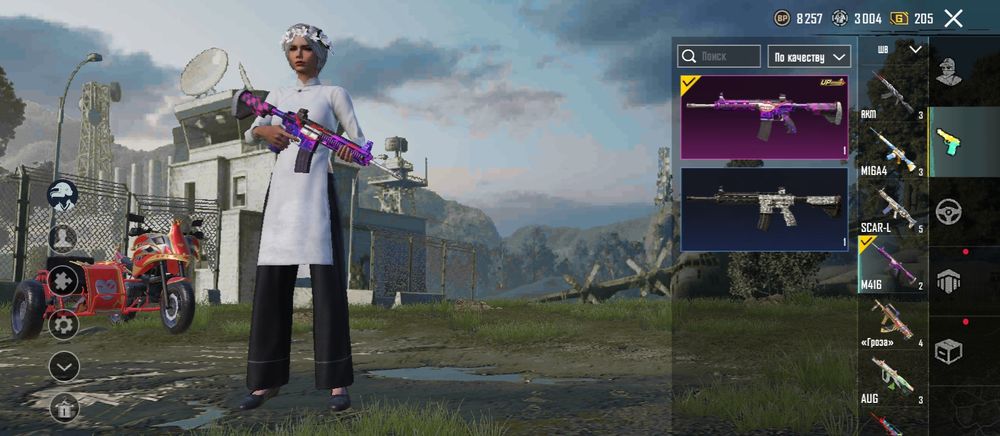The width and height of the screenshot is (1000, 436).
Task: Open the gear settings icon
Action: [x=64, y=324]
